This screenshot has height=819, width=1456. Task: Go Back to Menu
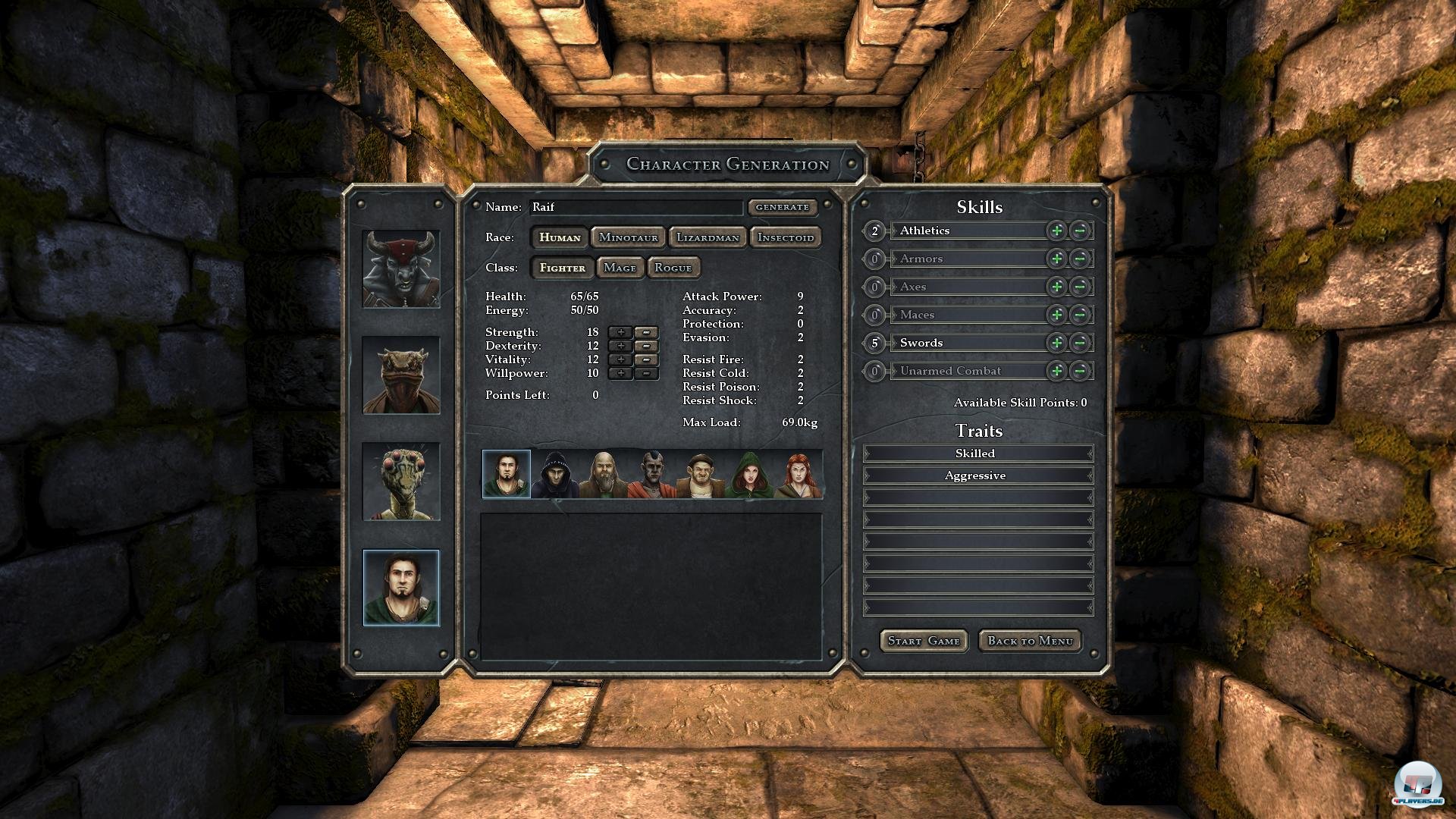click(1030, 641)
